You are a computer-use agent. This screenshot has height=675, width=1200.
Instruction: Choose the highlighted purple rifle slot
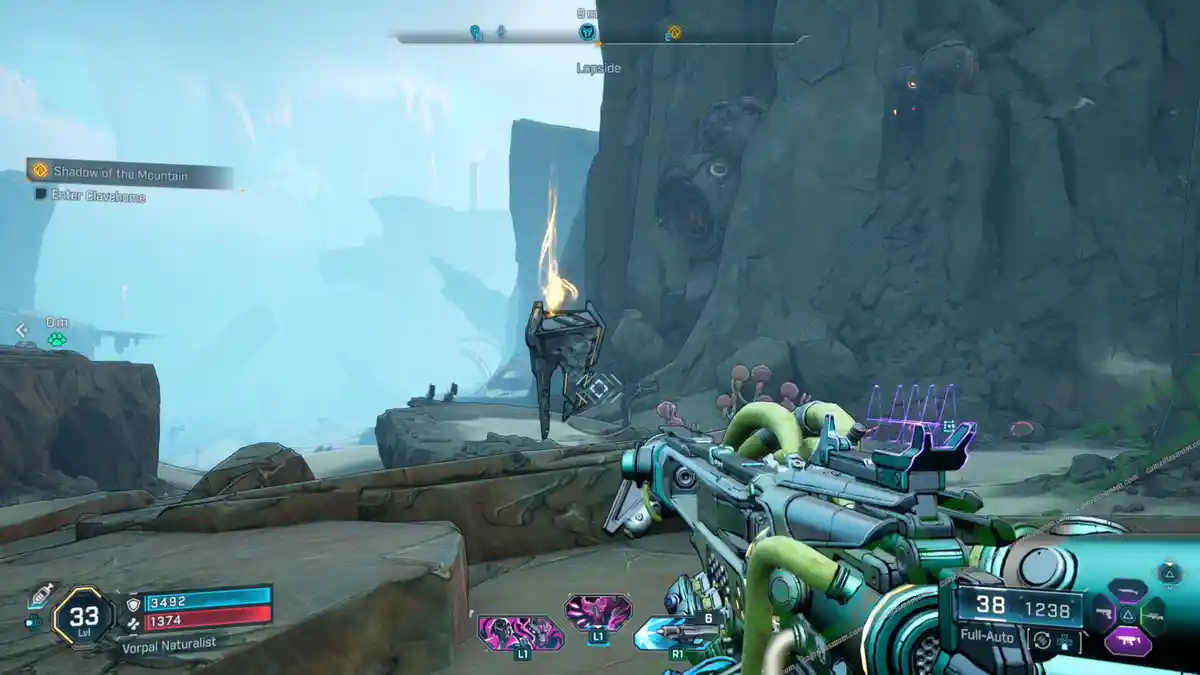coord(1127,640)
